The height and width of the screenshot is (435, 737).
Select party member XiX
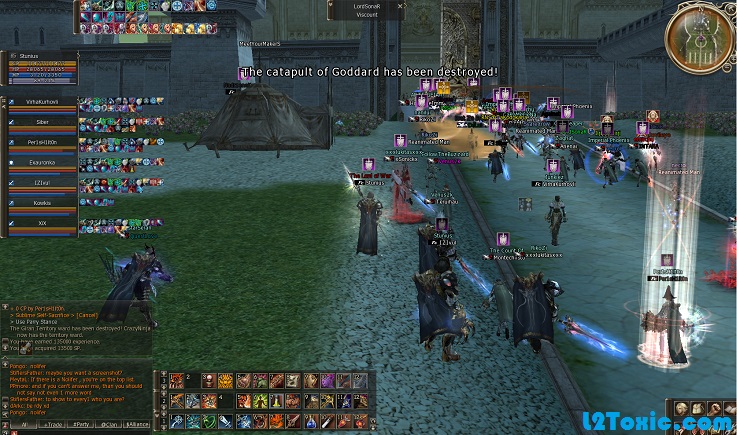point(42,223)
